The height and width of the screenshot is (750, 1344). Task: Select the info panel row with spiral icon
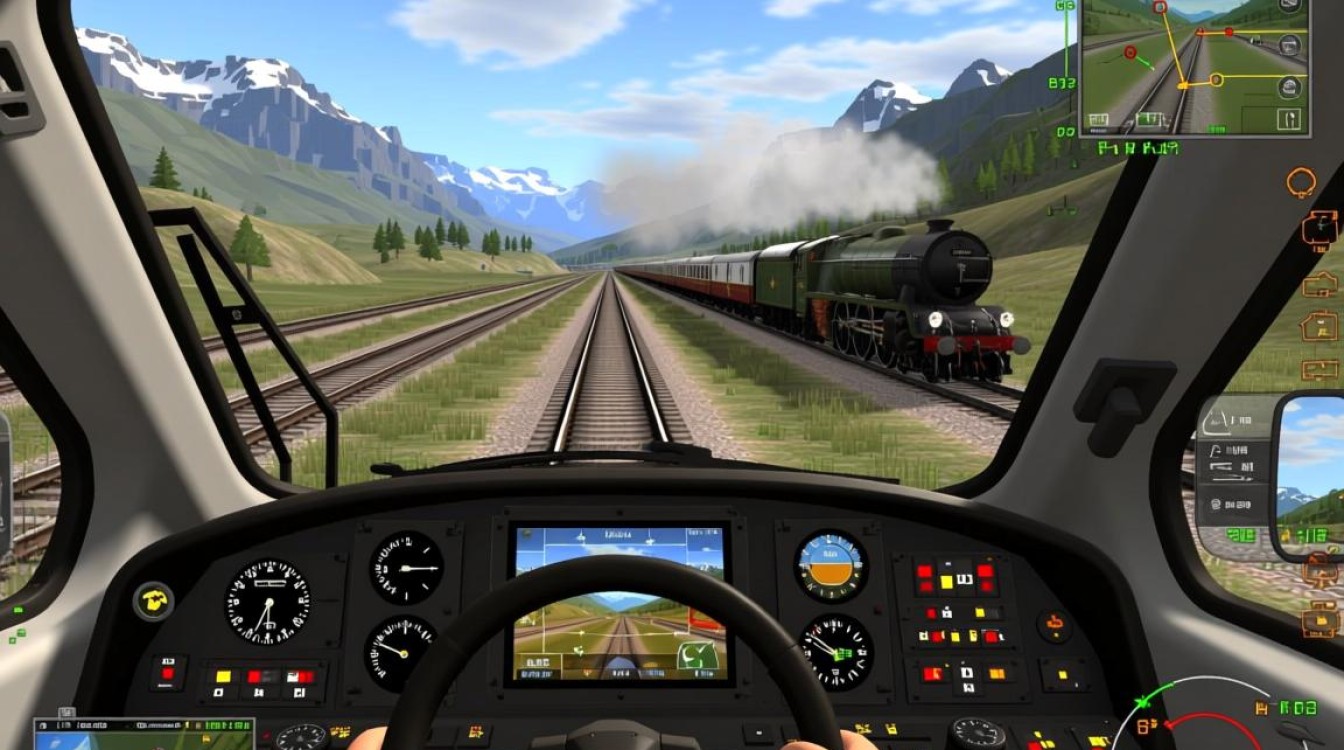[1232, 504]
